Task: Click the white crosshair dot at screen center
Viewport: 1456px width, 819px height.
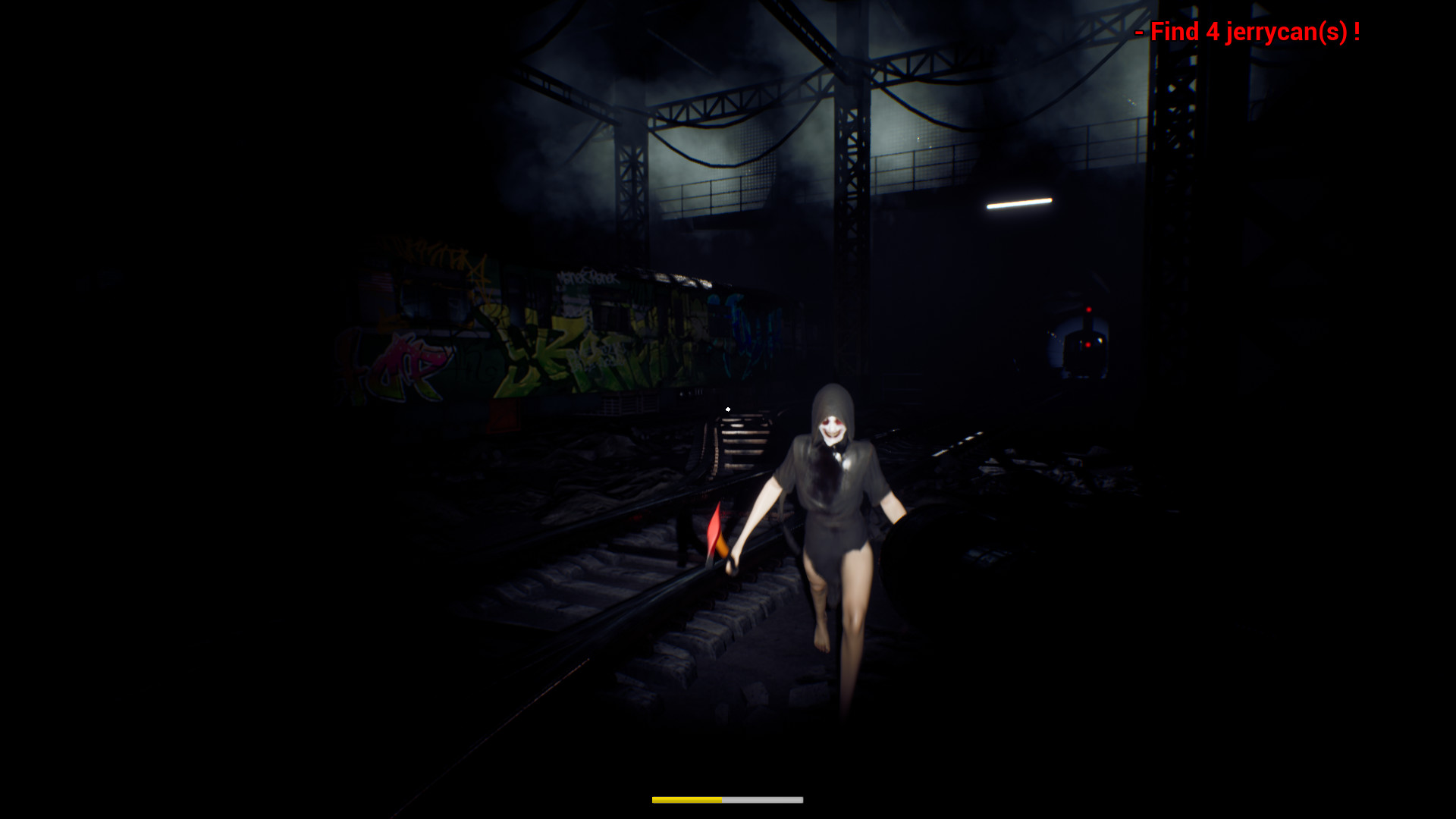Action: coord(728,409)
